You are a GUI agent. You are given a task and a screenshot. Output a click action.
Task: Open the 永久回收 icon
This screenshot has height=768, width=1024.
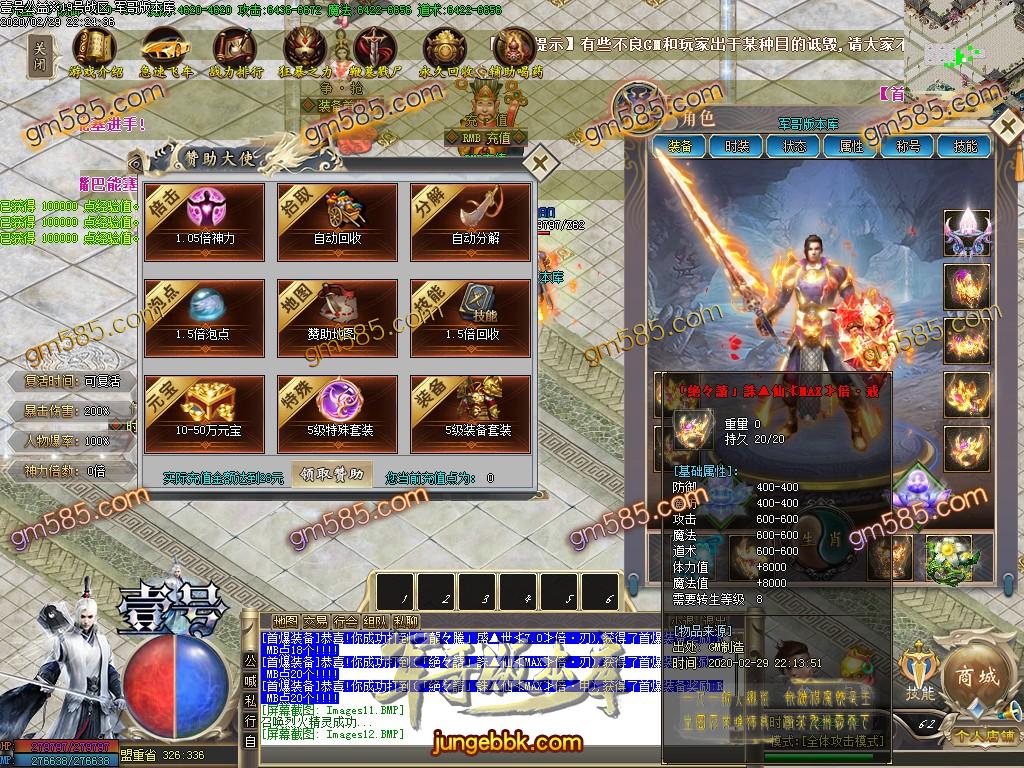pos(446,48)
